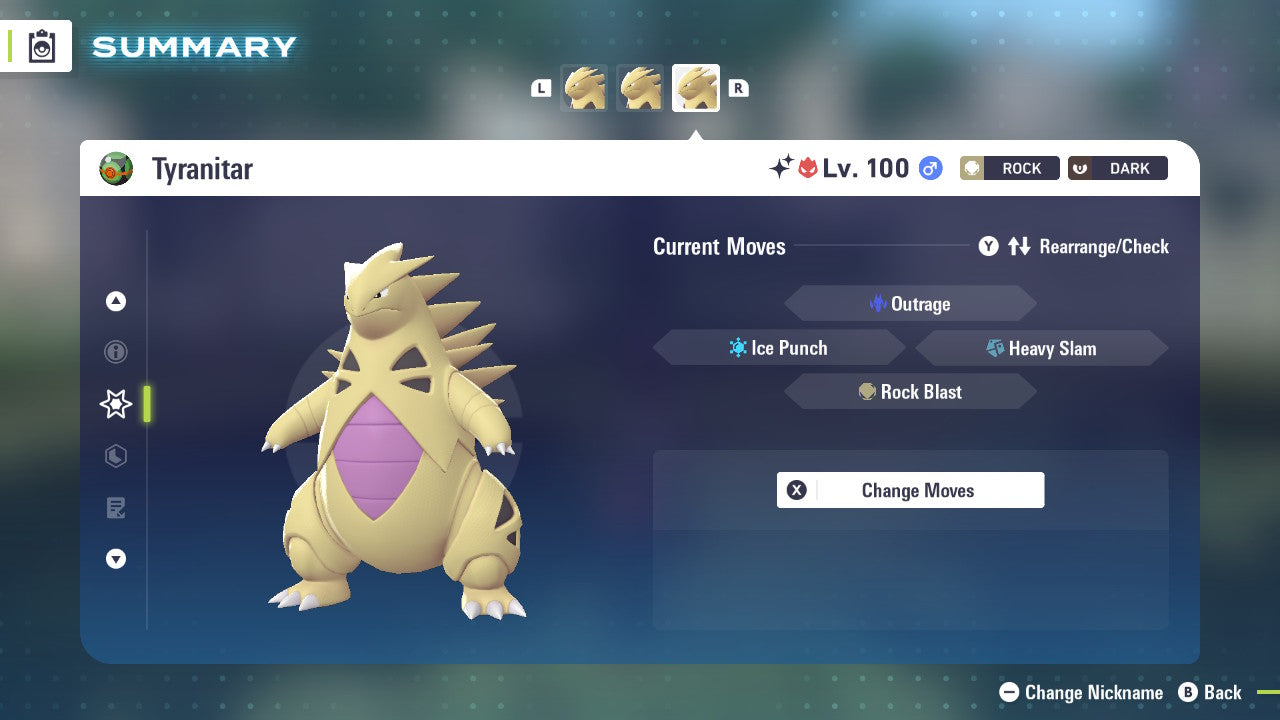
Task: Click the memo notes icon in the sidebar
Action: [116, 508]
